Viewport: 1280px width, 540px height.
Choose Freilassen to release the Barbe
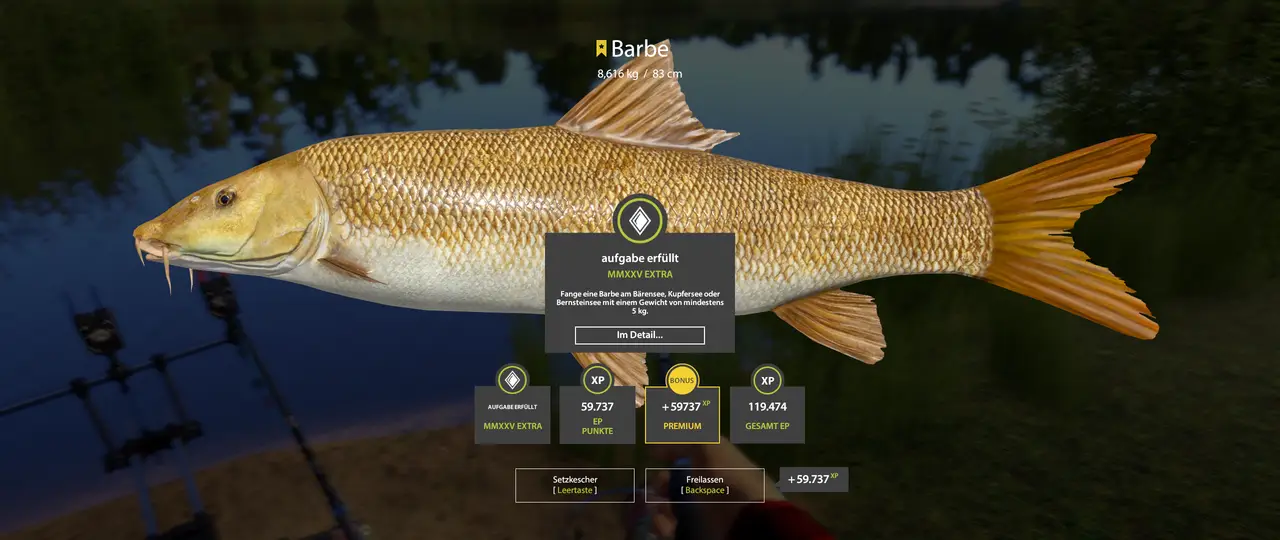(705, 485)
